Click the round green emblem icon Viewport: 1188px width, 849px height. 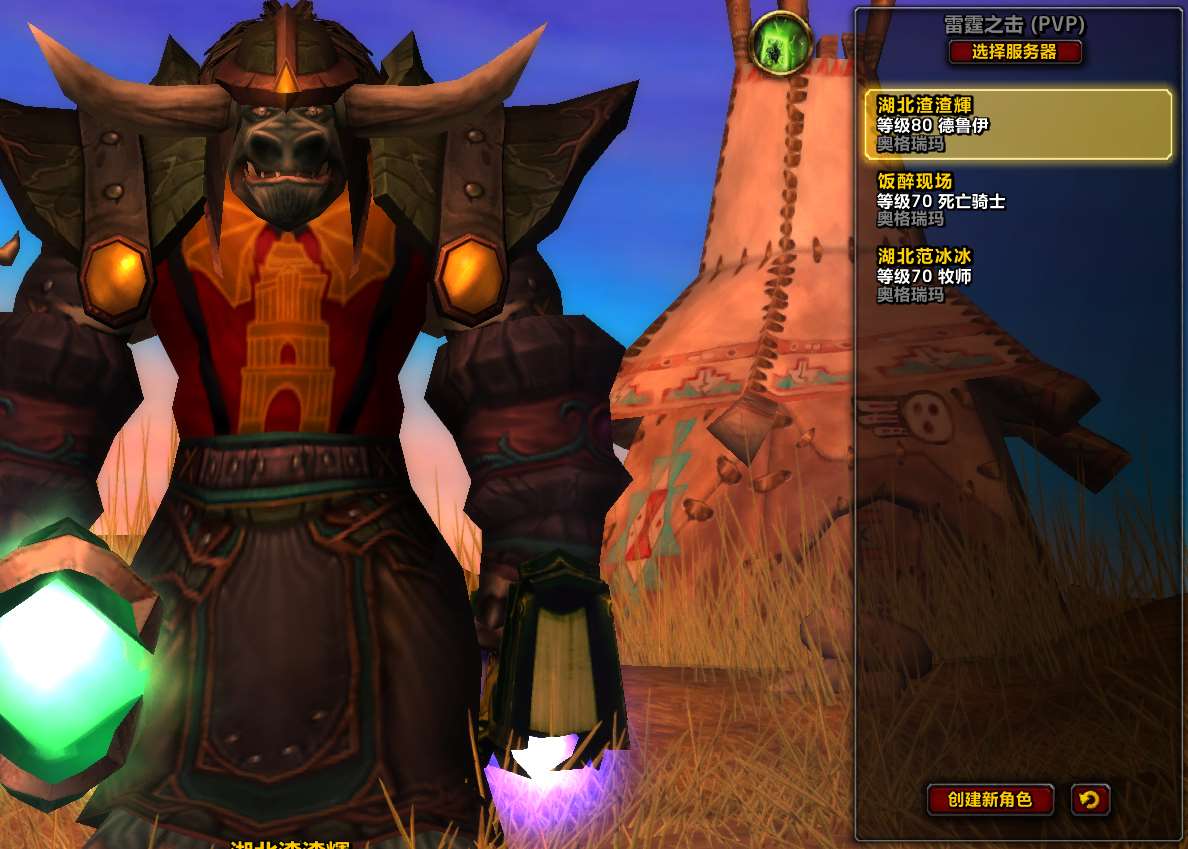pos(780,44)
